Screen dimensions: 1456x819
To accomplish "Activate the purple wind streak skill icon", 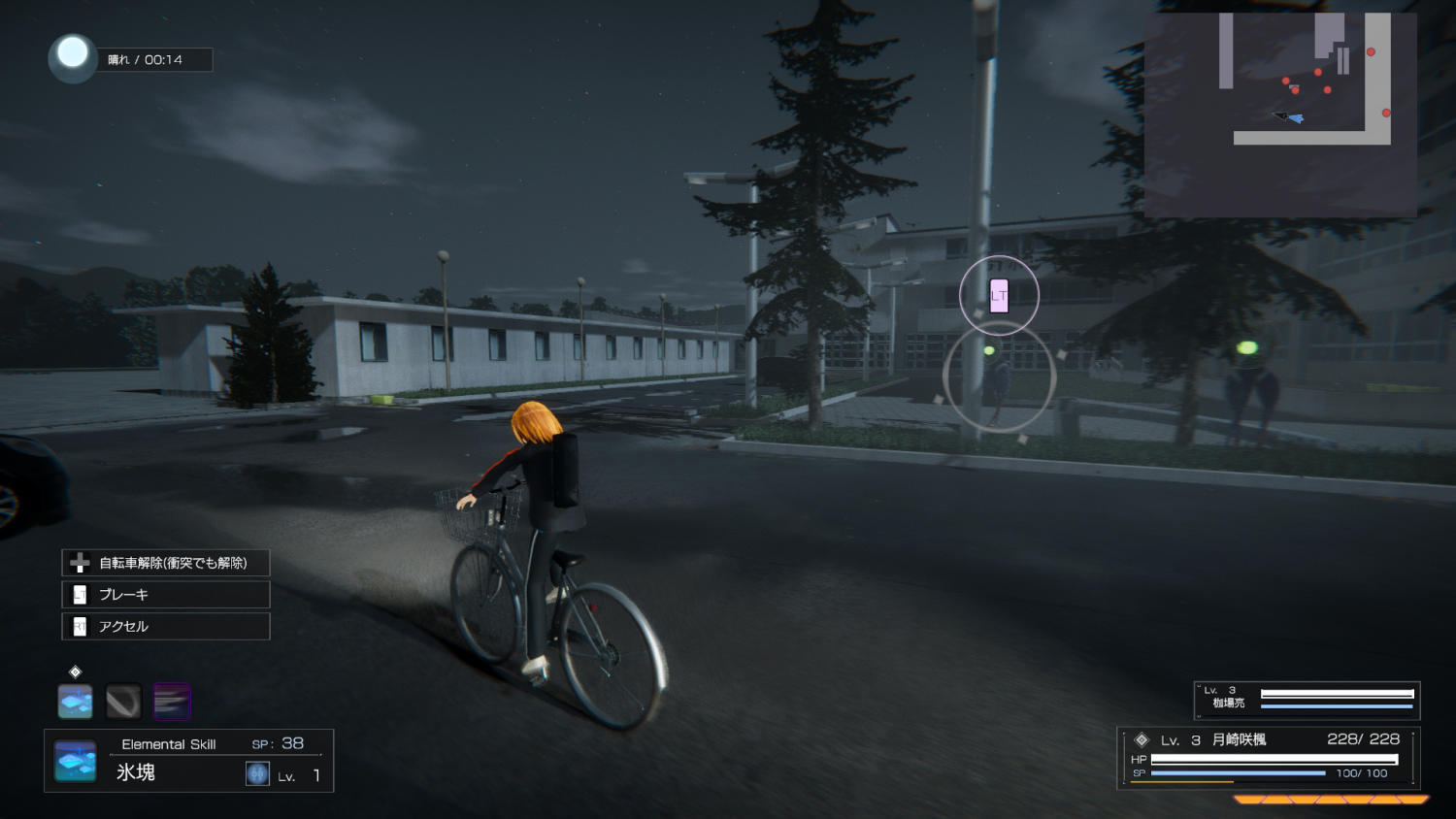I will click(x=172, y=702).
